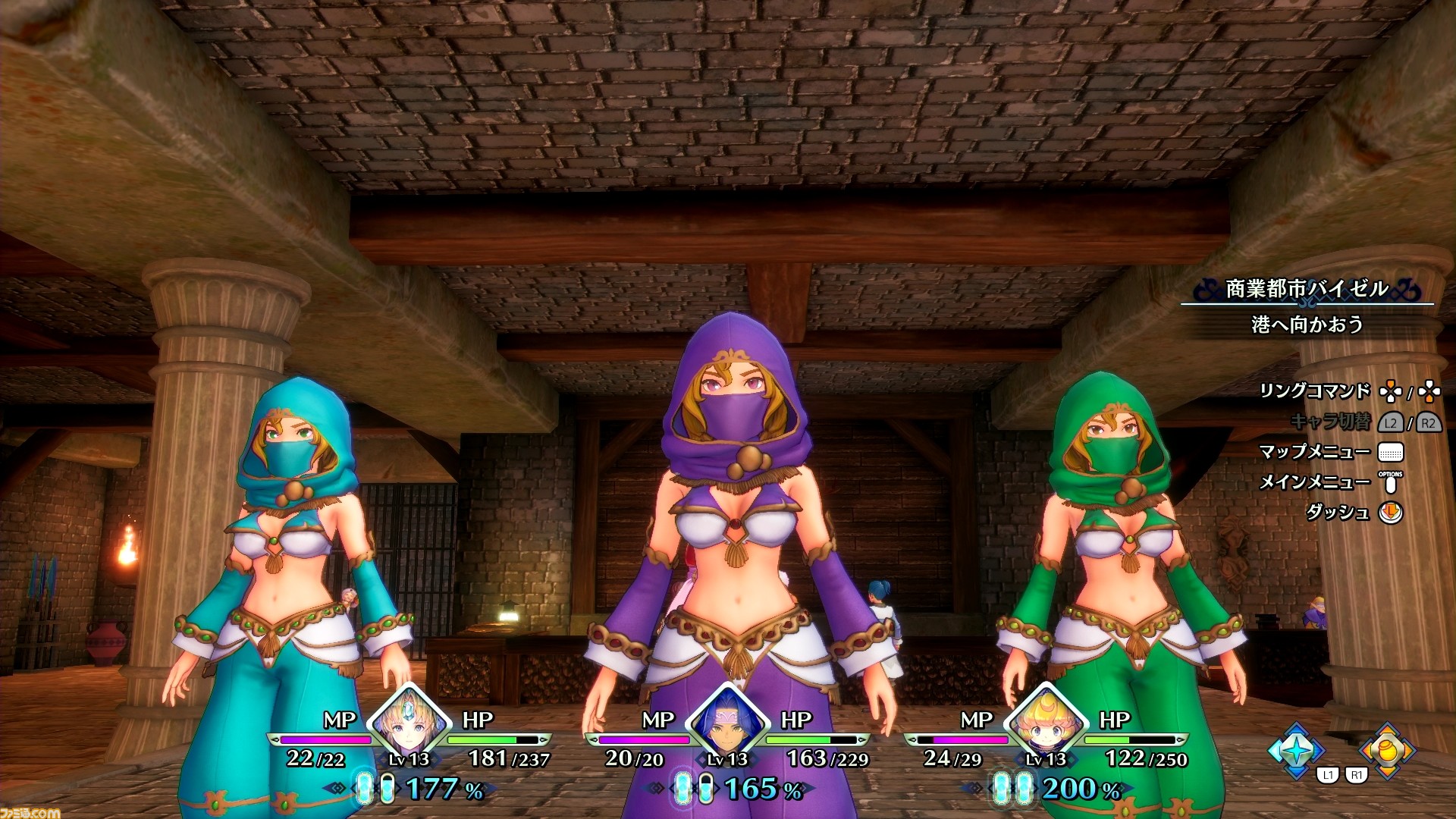Select the blonde jeweled-tiara character portrait

(409, 720)
